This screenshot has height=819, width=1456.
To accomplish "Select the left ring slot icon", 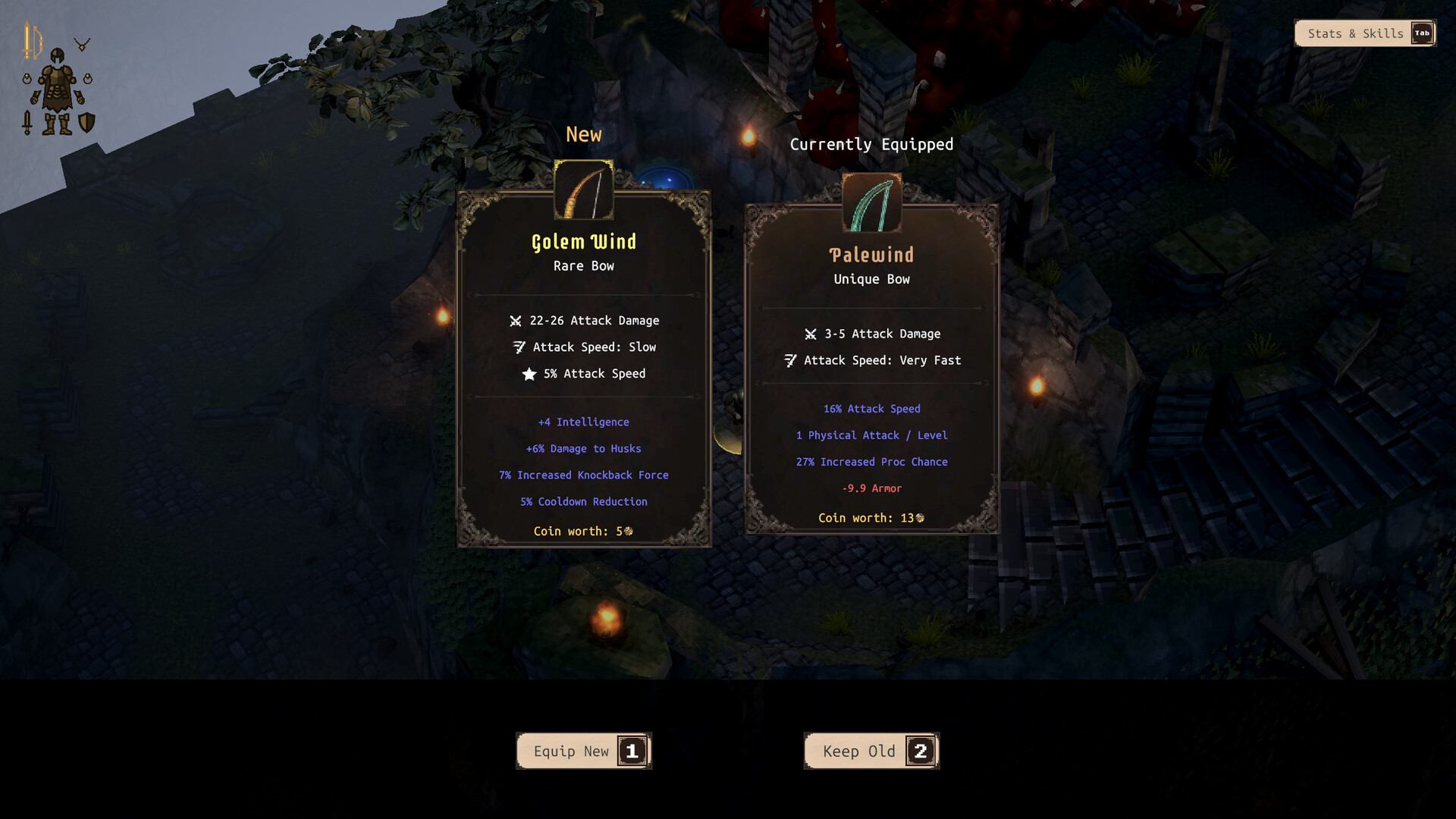I will click(x=27, y=79).
